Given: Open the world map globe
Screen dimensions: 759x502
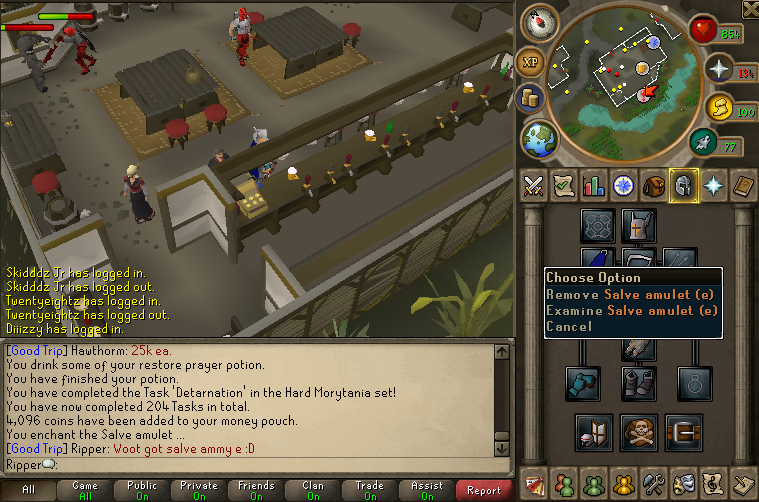Looking at the screenshot, I should 539,136.
